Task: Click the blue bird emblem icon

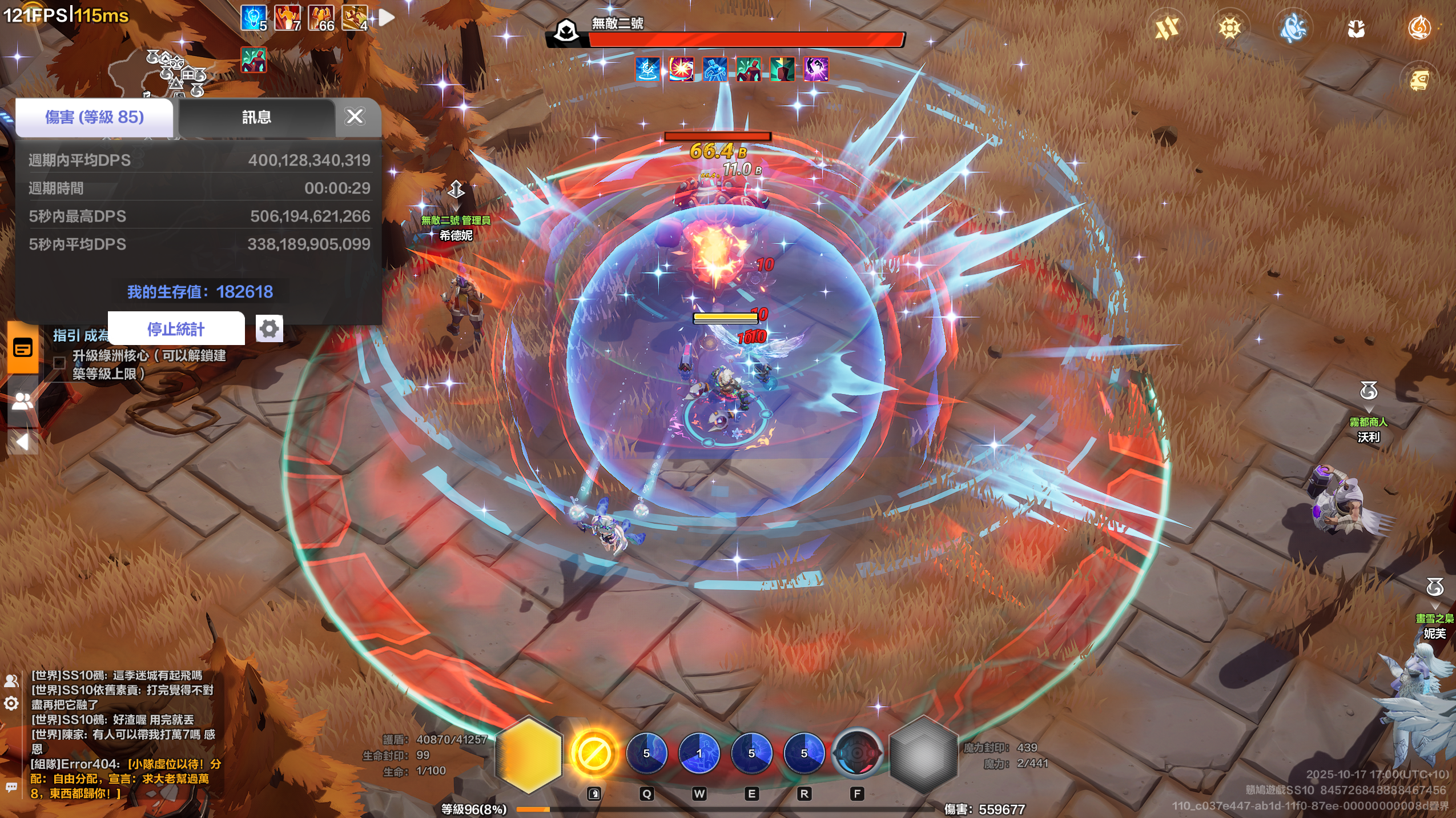Action: [1293, 27]
